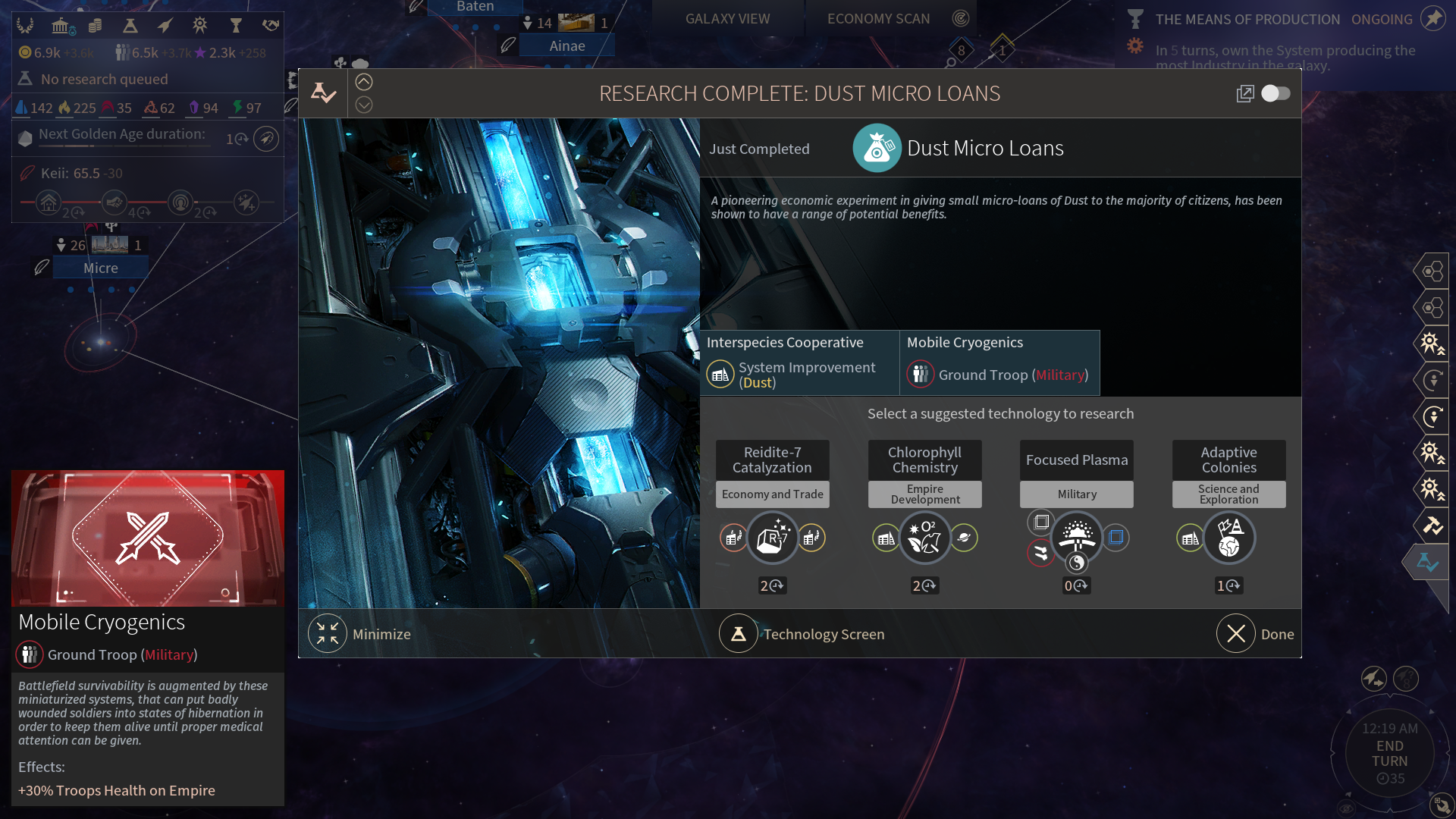The image size is (1456, 819).
Task: Show next notification with down arrow
Action: [x=364, y=105]
